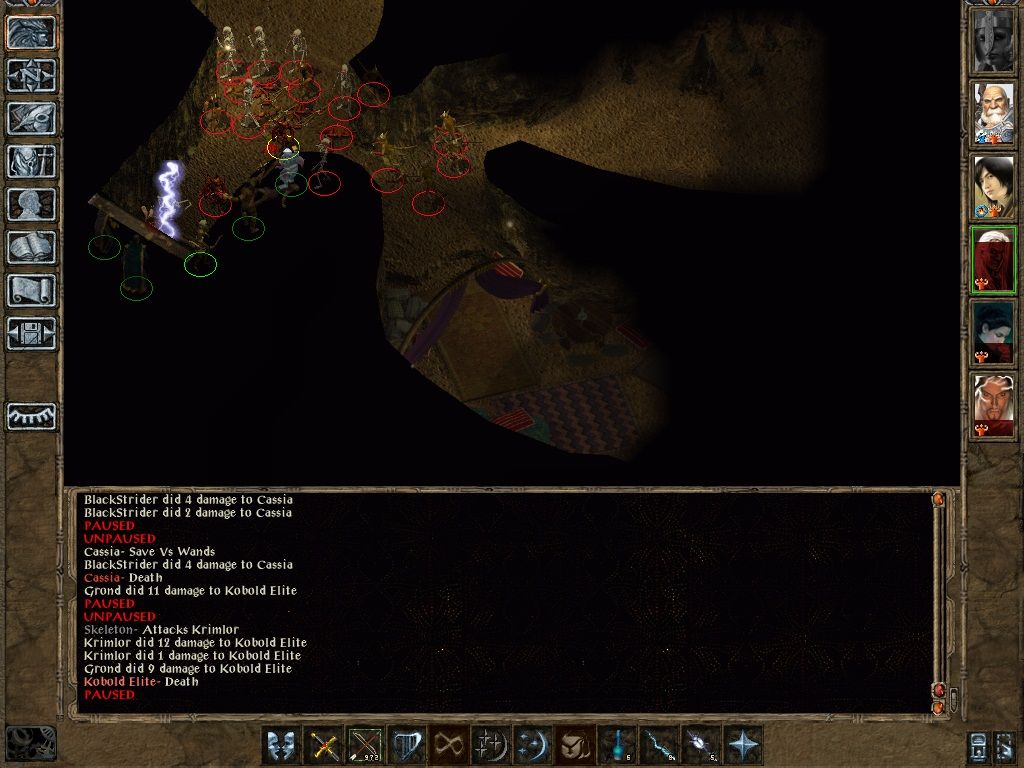This screenshot has height=768, width=1024.
Task: Open the mage spellbook
Action: 32,247
